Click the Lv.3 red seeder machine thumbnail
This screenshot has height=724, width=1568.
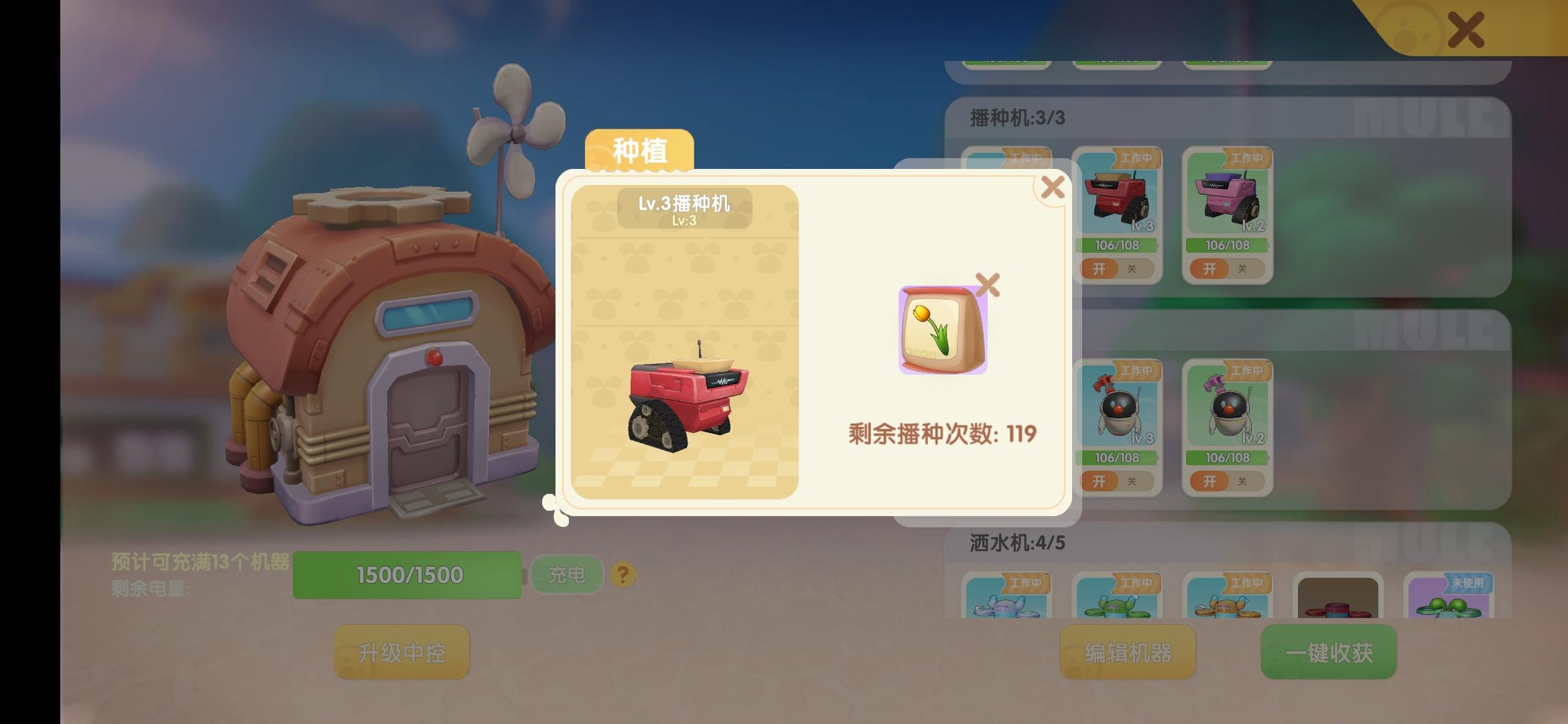(1117, 198)
